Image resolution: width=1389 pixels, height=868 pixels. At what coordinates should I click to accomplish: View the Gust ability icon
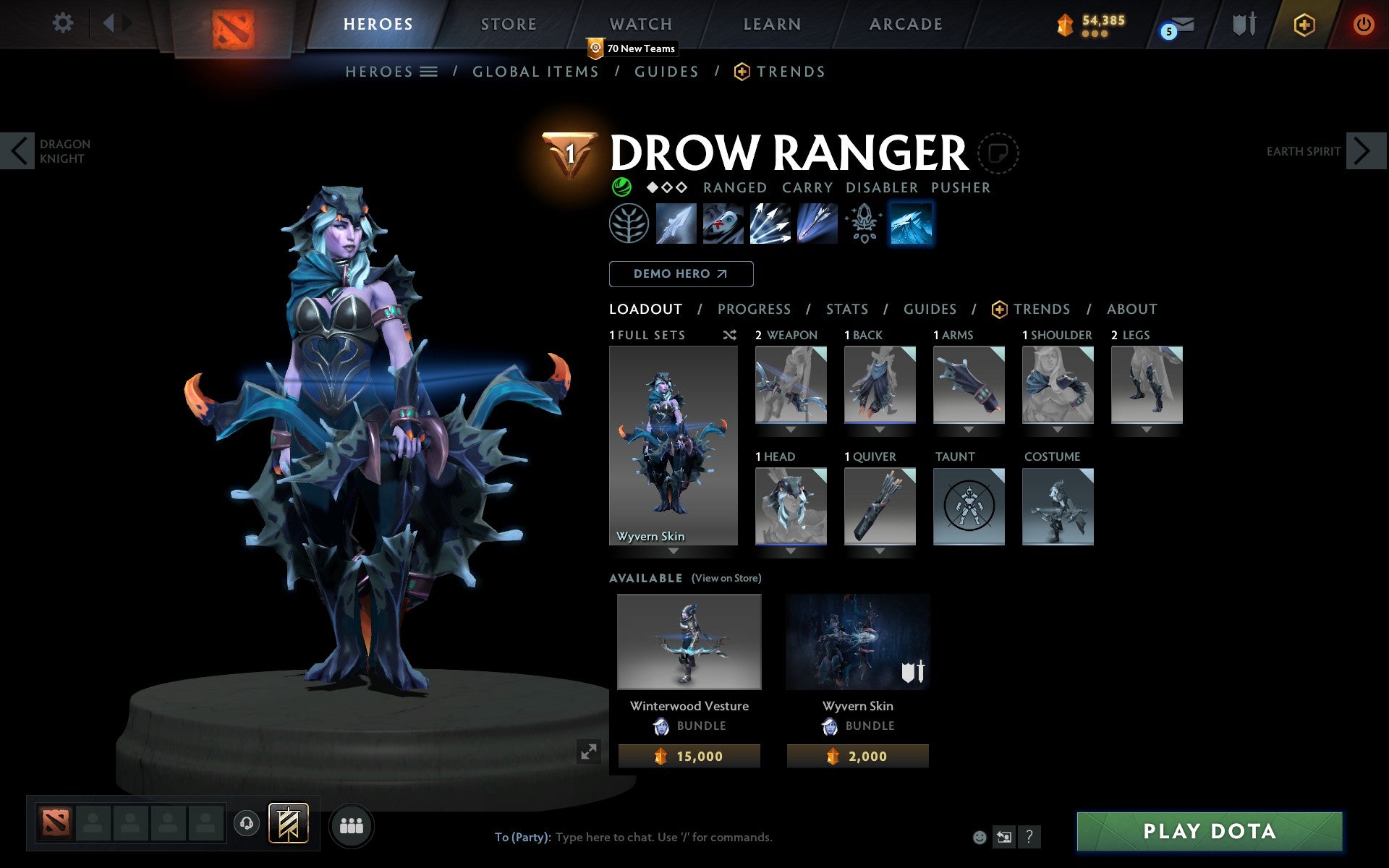pos(723,224)
